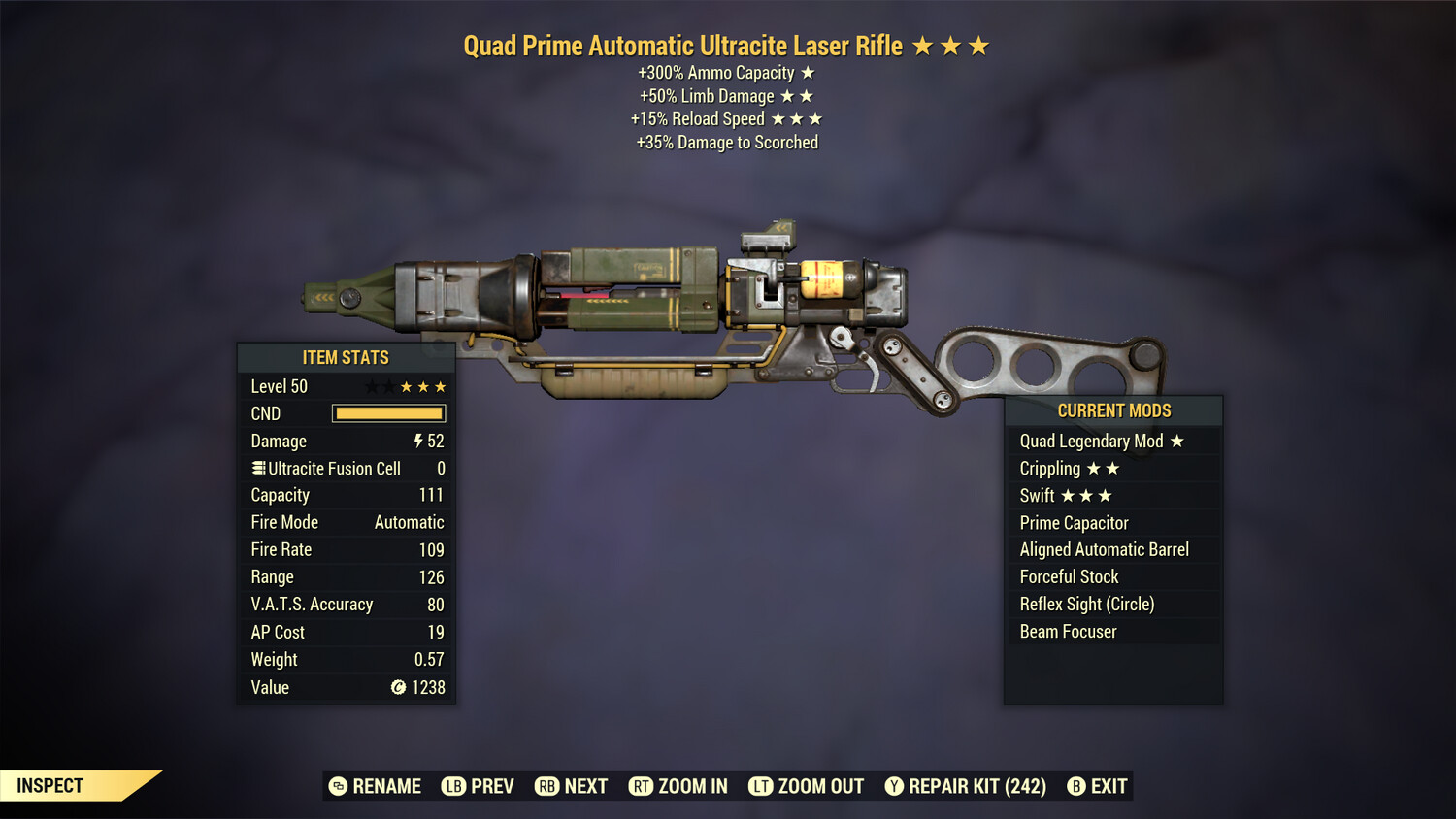This screenshot has width=1456, height=819.
Task: Select the Beam Focuser mod
Action: [1068, 631]
